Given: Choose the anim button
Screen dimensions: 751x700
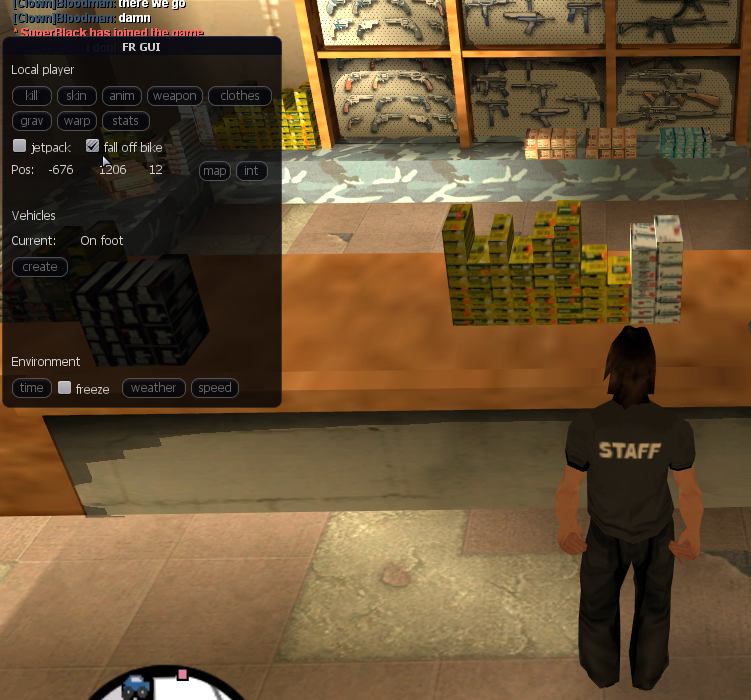Looking at the screenshot, I should tap(122, 96).
